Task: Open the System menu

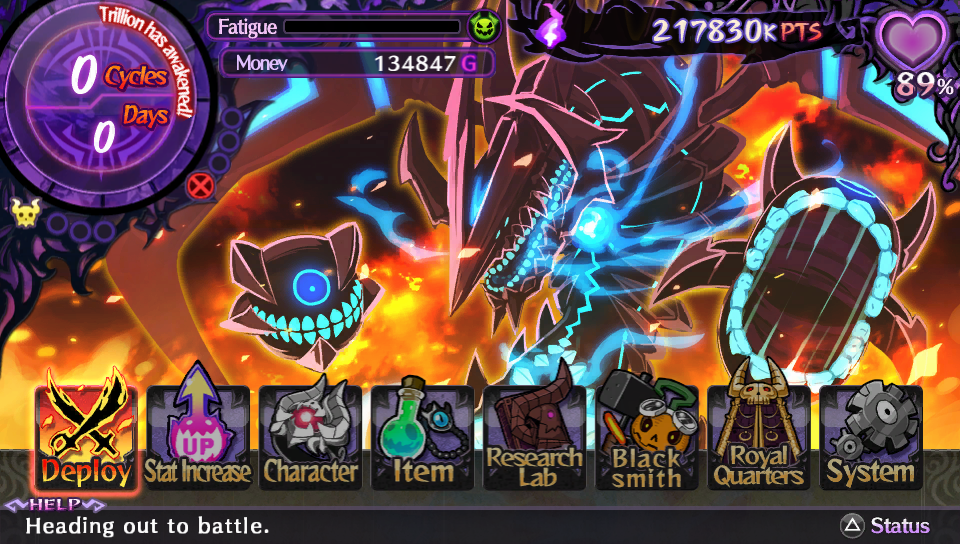Action: pos(870,438)
